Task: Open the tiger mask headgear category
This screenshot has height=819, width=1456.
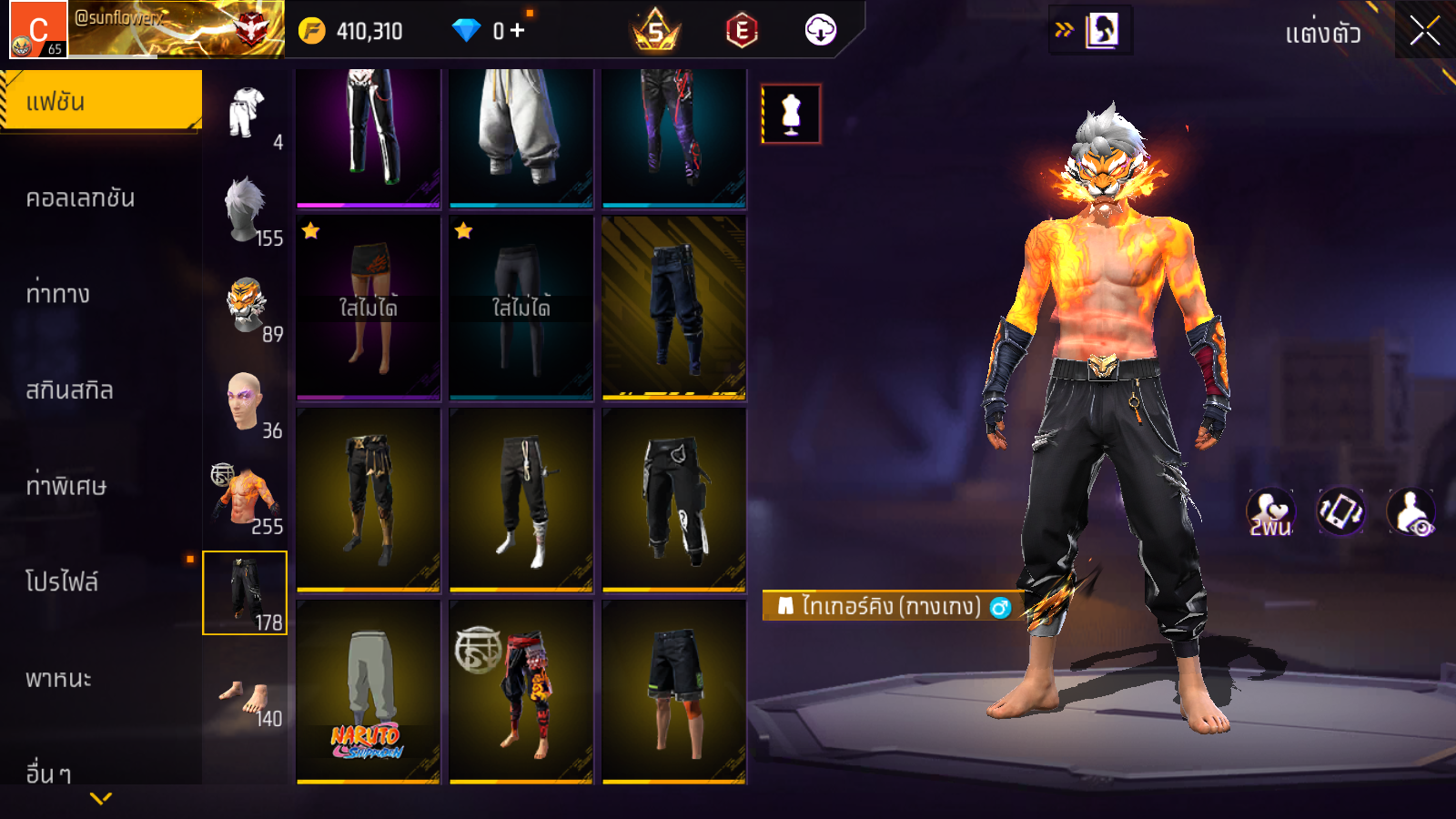Action: 246,306
